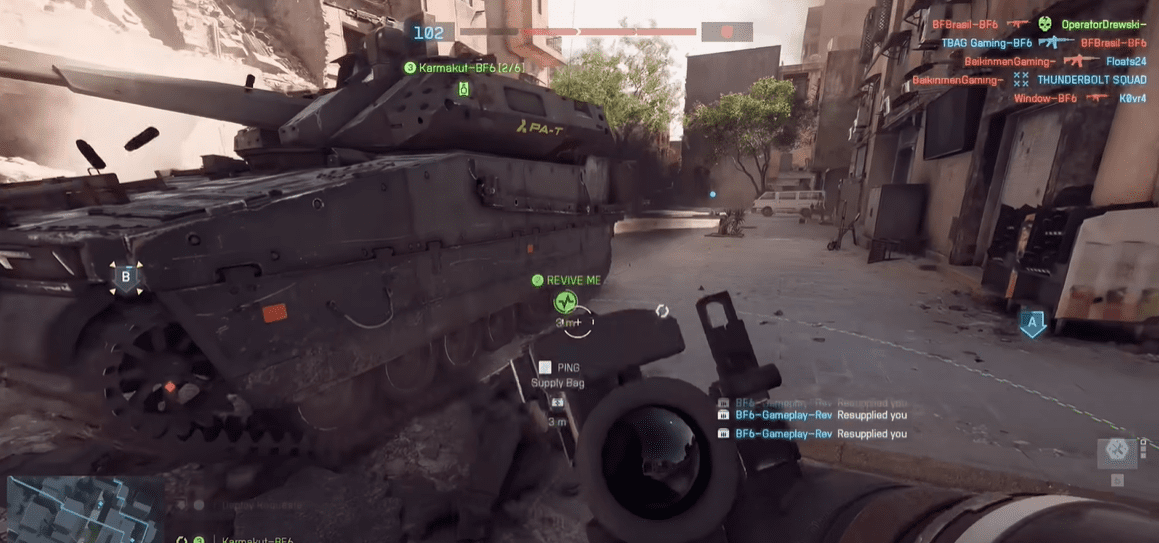Select the objective A marker
Screen dimensions: 1159x543
(1033, 323)
